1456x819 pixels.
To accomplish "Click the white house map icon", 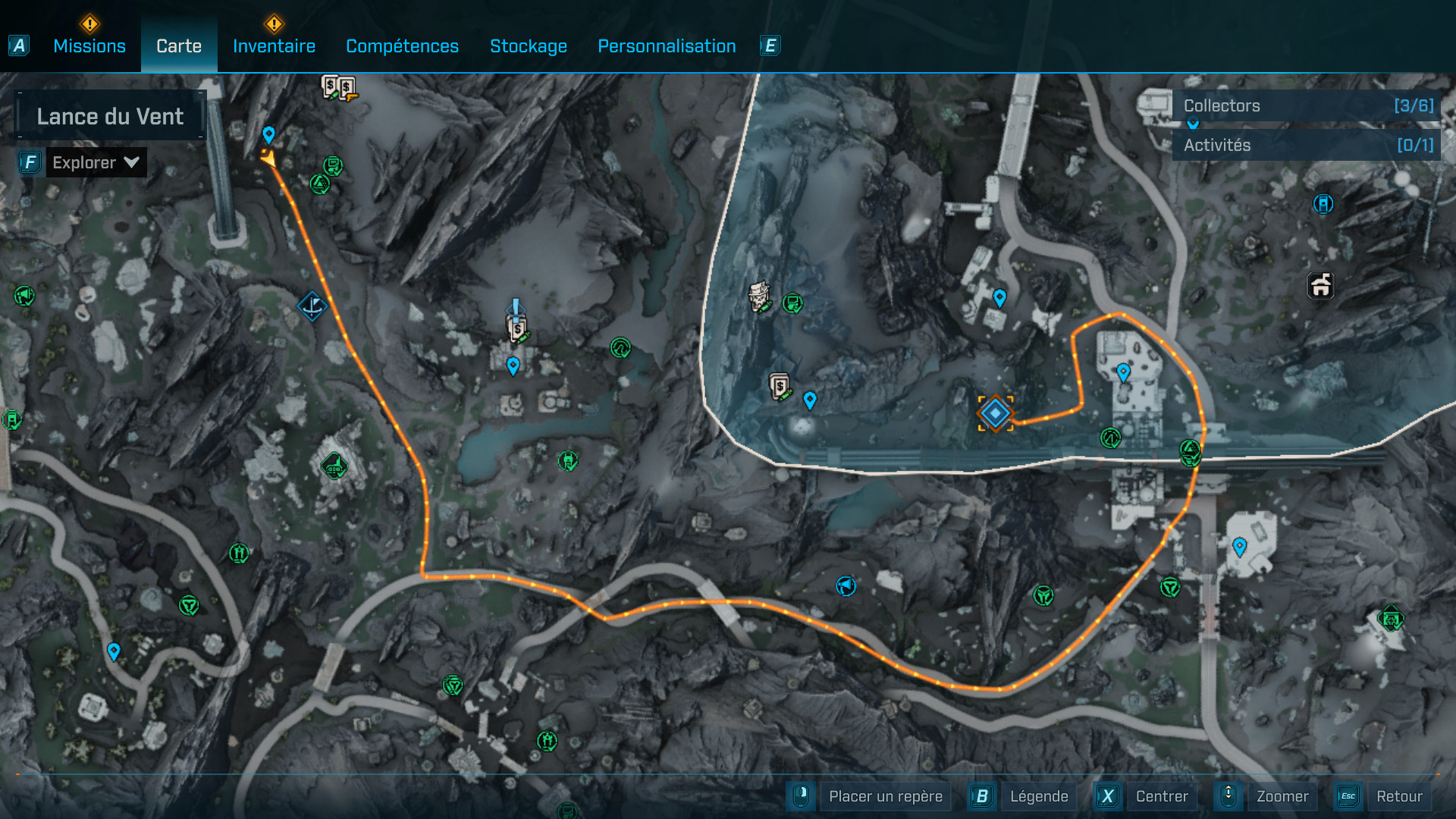I will click(1320, 286).
